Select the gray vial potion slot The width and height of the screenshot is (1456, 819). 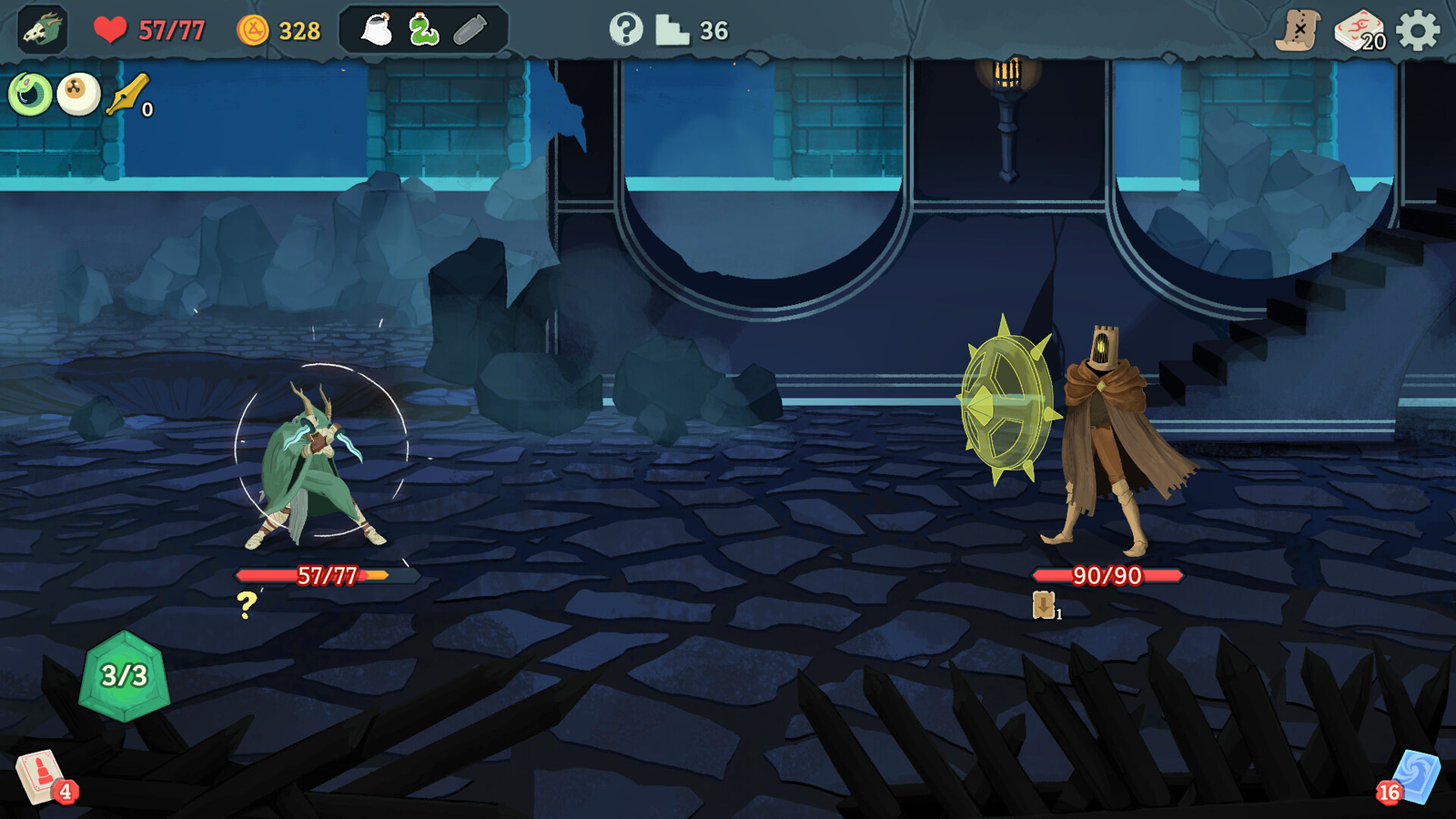[470, 31]
